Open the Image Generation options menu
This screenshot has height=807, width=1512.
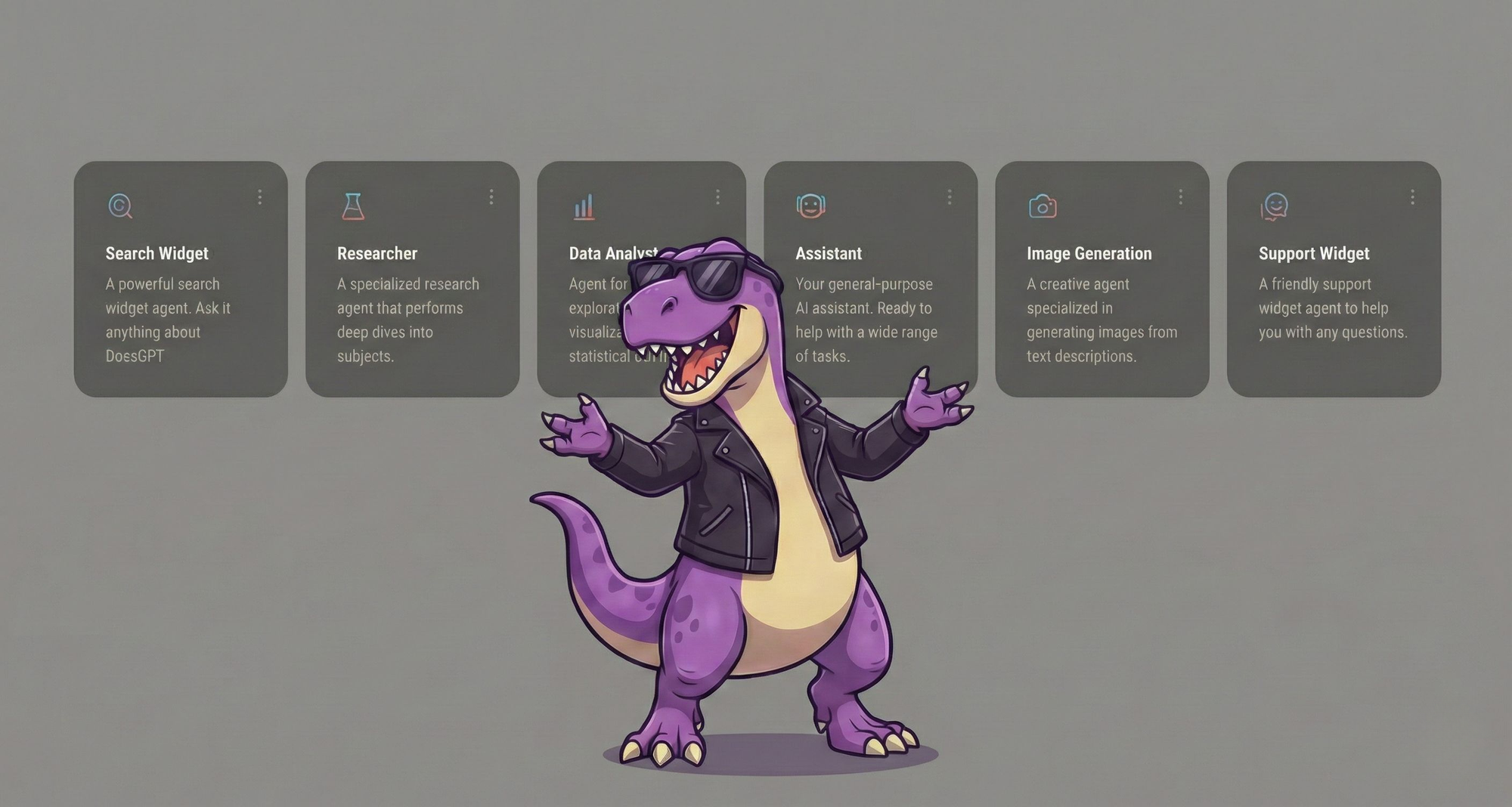[1180, 197]
